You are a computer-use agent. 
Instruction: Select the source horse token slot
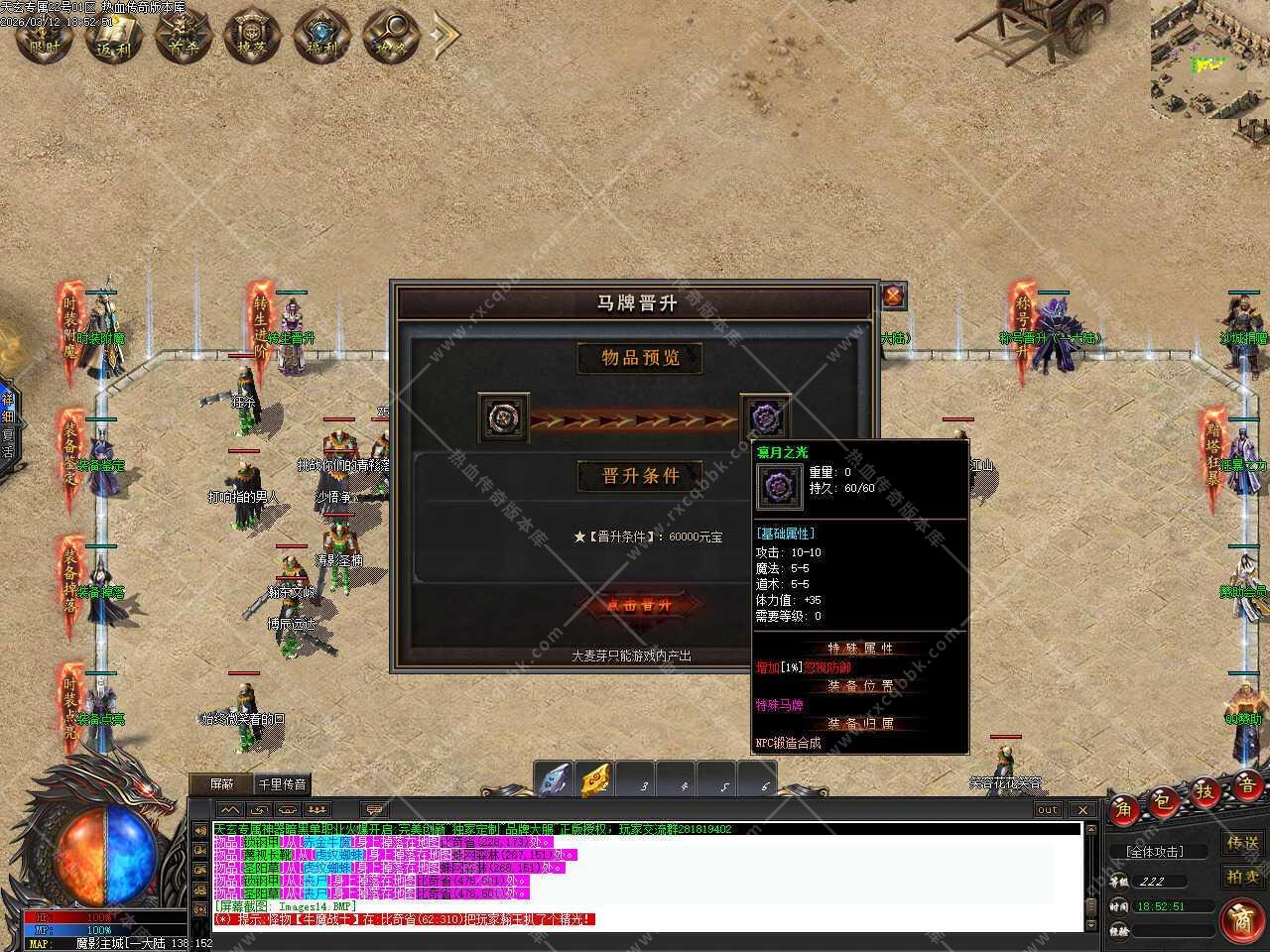click(496, 417)
